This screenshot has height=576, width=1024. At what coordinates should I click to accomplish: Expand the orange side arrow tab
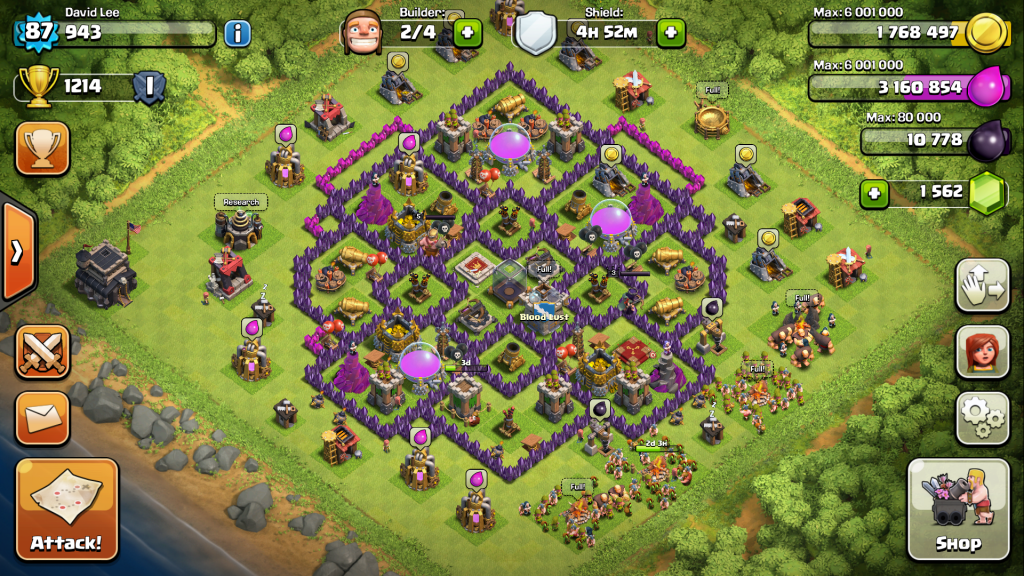17,251
